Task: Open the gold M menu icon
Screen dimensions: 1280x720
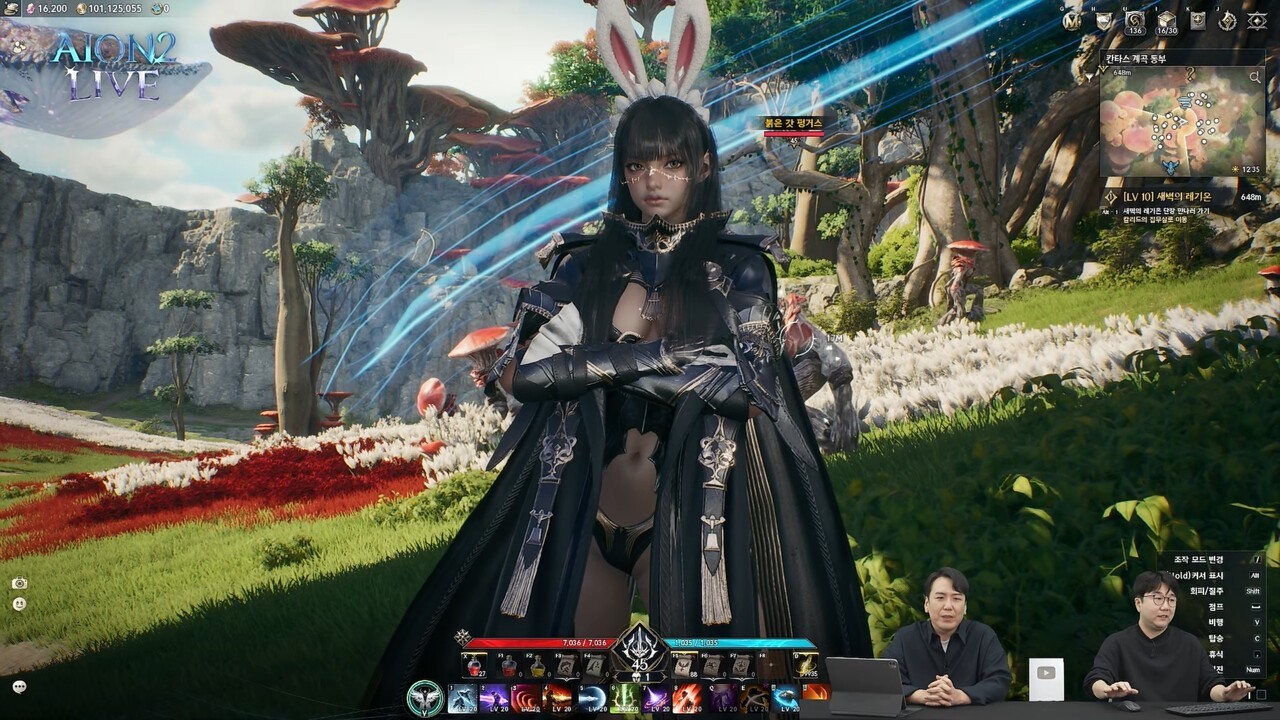Action: (1072, 20)
